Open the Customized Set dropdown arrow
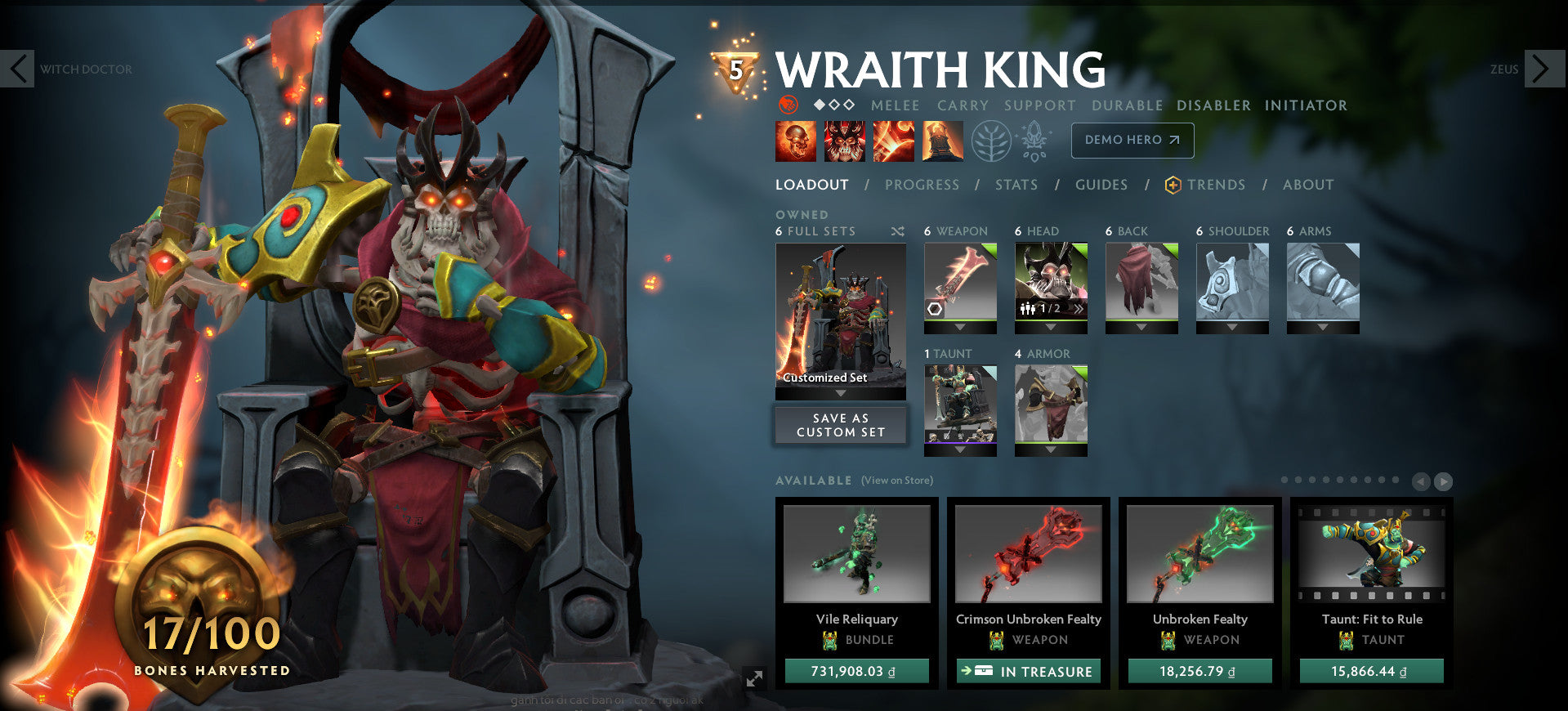Screen dimensions: 1568x711 click(840, 392)
